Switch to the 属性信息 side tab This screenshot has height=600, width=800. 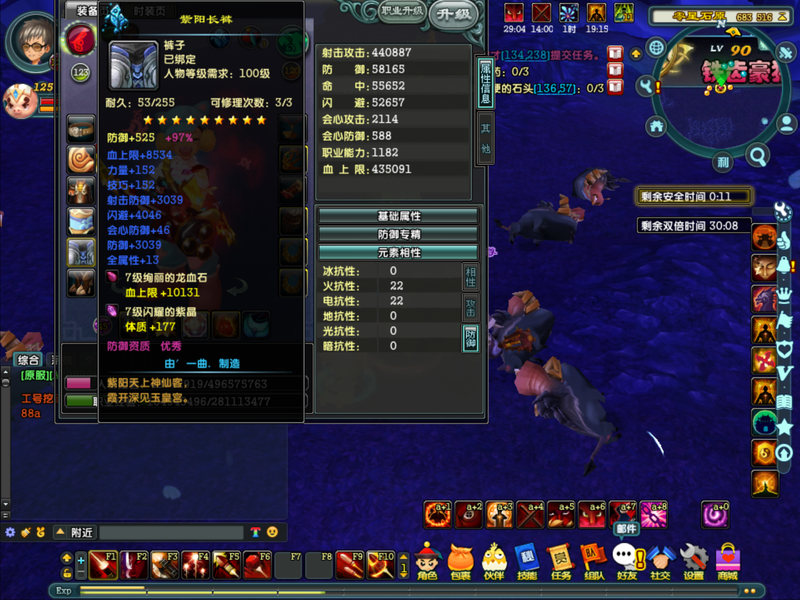point(486,82)
